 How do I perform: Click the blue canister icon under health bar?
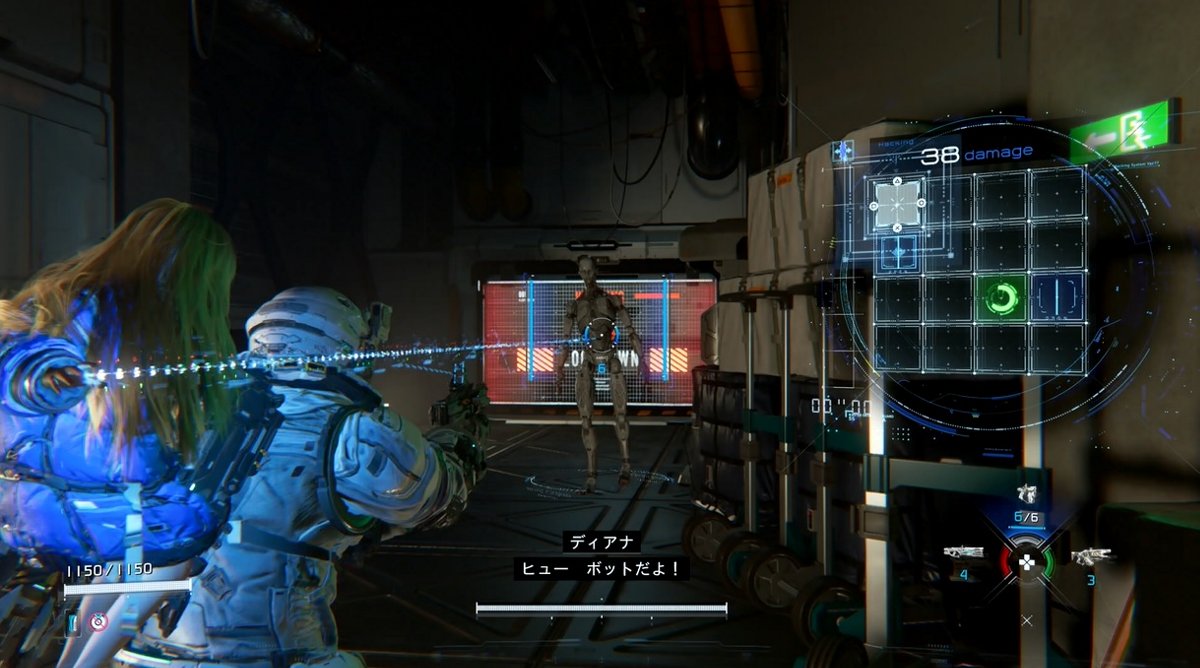click(x=73, y=624)
